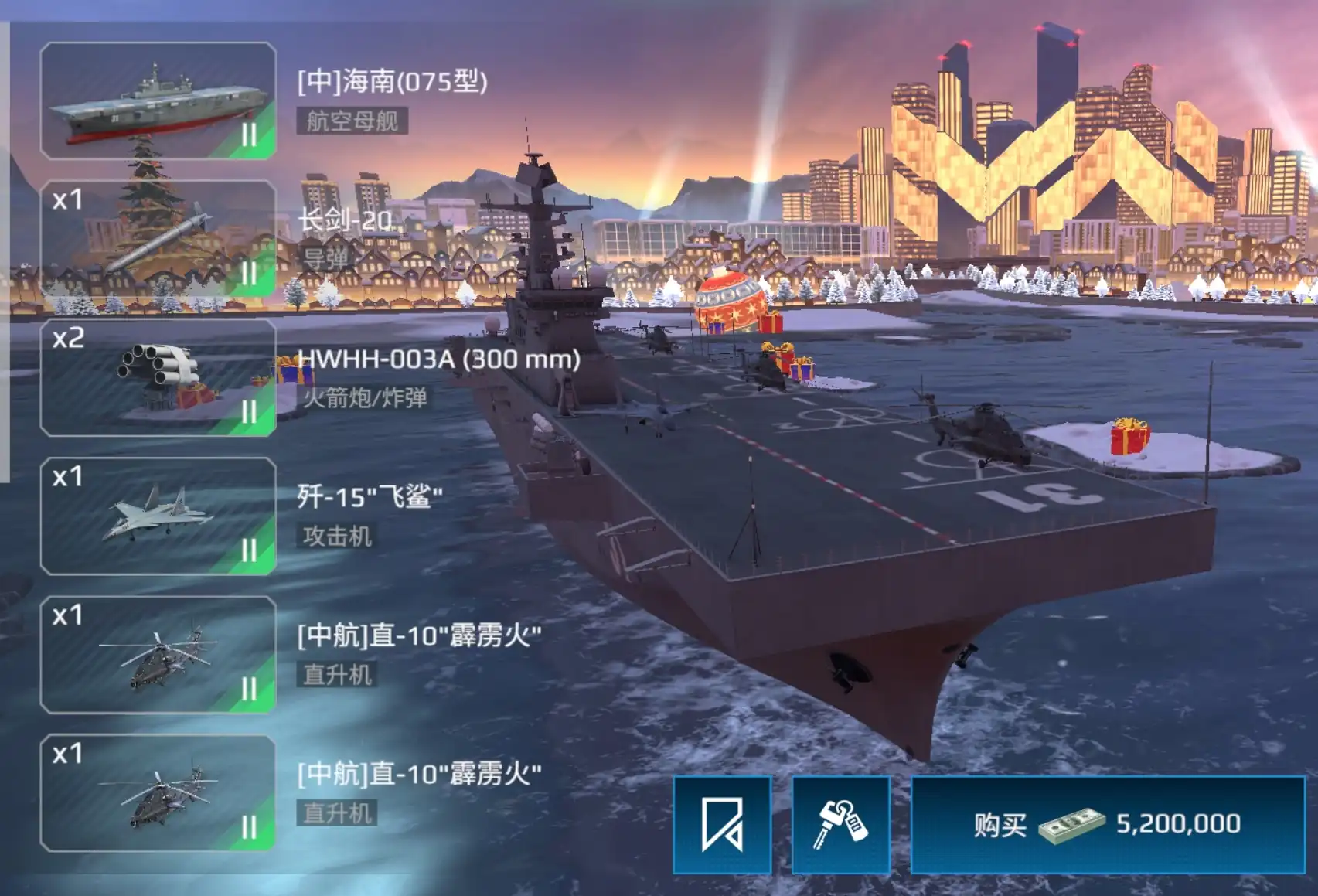Select the 长剑-20 missile card
The height and width of the screenshot is (896, 1318).
coord(158,239)
